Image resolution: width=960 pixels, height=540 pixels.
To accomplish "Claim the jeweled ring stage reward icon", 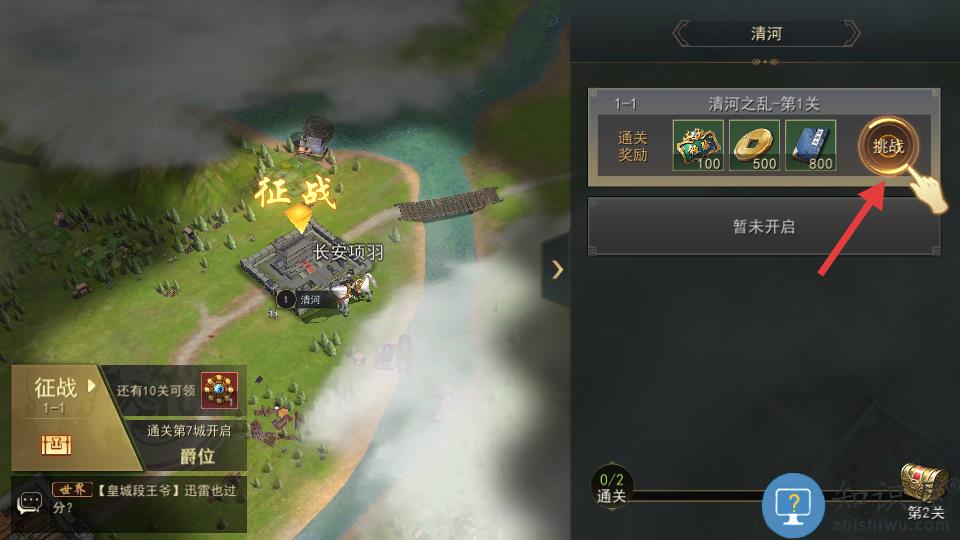I will tap(219, 390).
